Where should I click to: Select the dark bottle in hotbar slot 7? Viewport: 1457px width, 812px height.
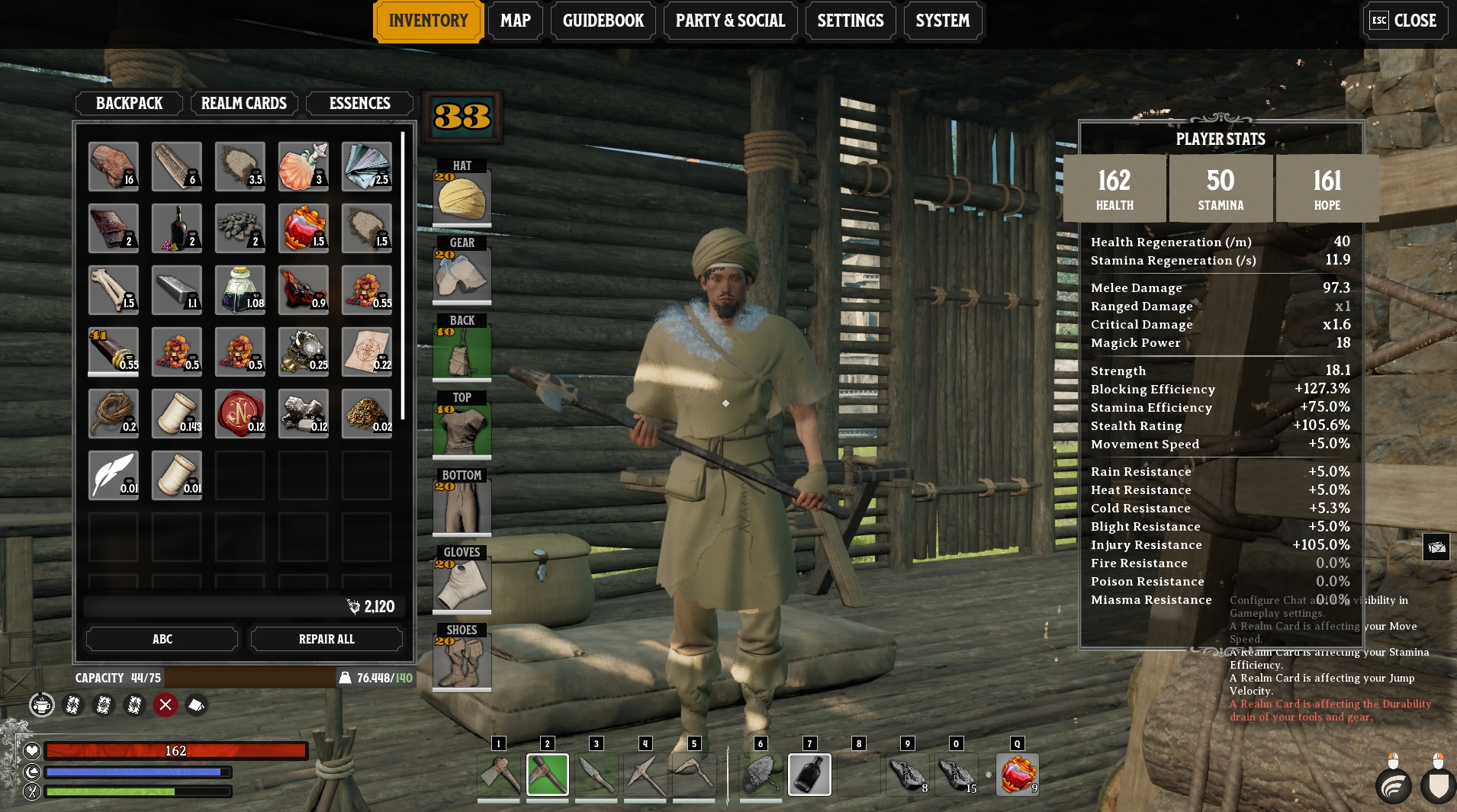click(x=809, y=774)
